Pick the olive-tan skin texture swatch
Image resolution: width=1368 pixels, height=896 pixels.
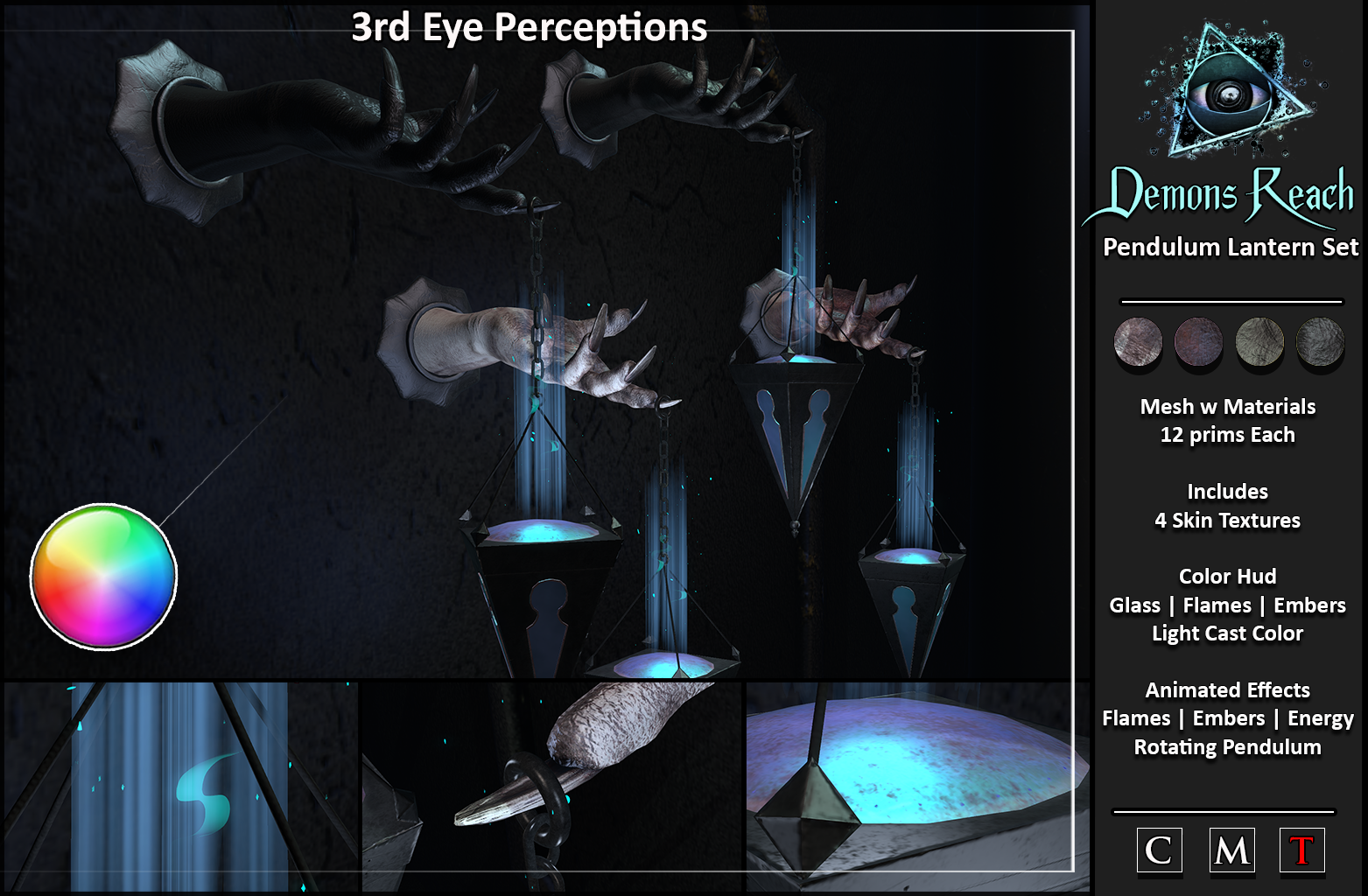tap(1259, 341)
